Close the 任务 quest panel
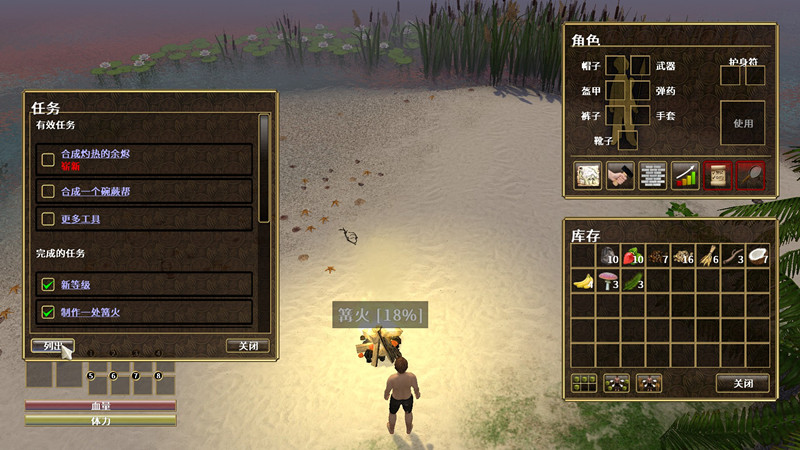 pos(247,346)
